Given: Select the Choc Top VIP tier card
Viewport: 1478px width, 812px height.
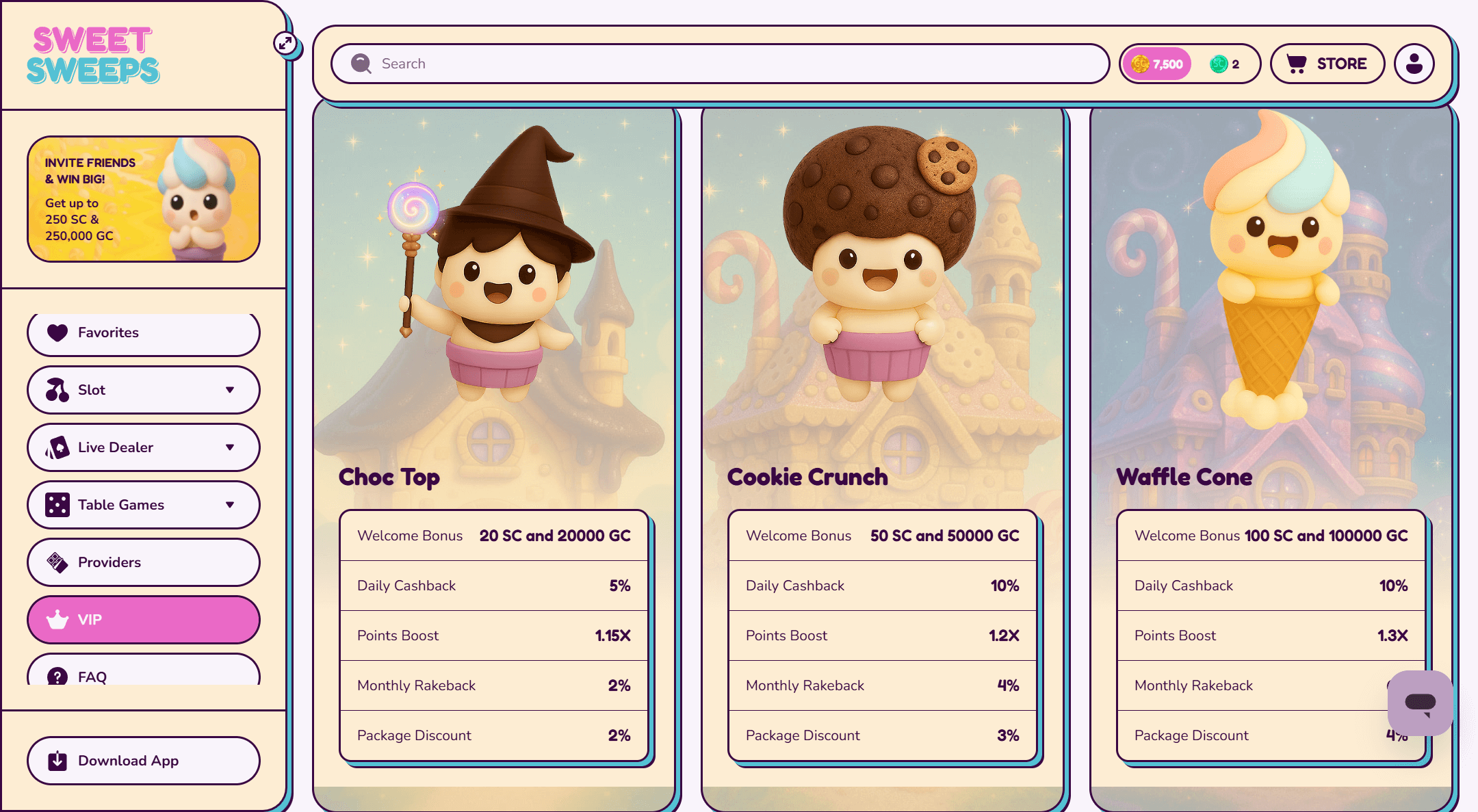Looking at the screenshot, I should pos(494,308).
